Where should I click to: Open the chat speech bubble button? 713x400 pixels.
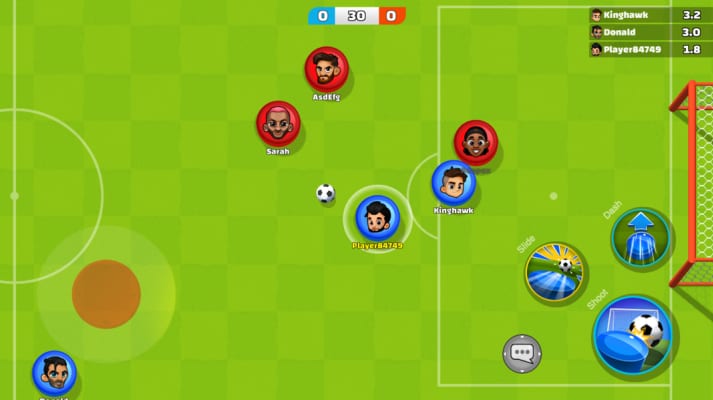tap(521, 352)
